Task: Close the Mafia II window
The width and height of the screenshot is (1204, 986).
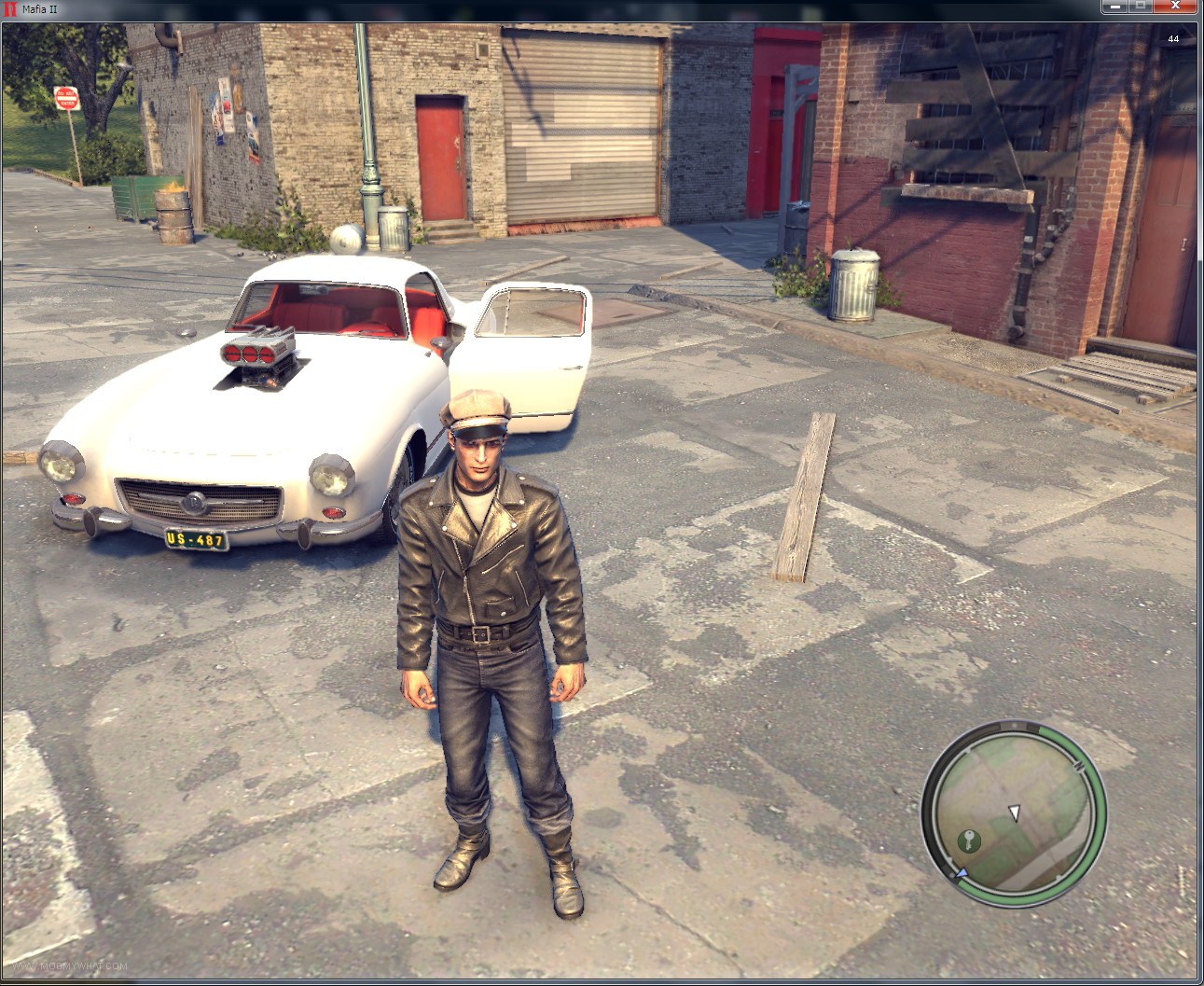Action: tap(1177, 7)
